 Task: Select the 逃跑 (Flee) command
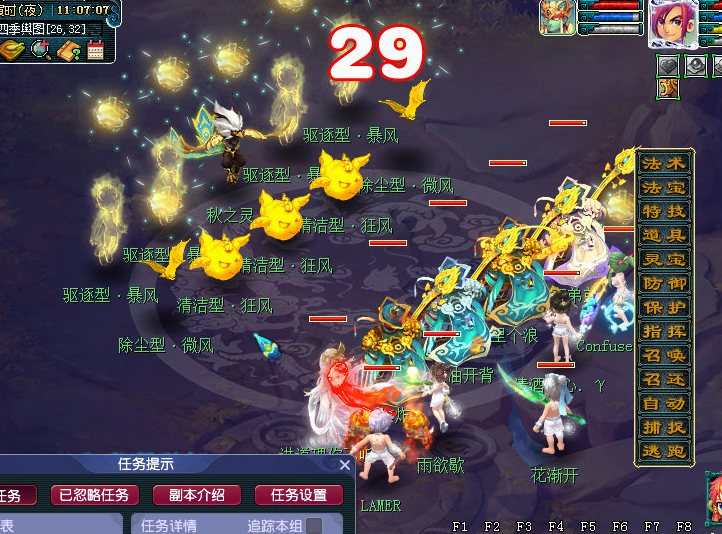tap(664, 451)
